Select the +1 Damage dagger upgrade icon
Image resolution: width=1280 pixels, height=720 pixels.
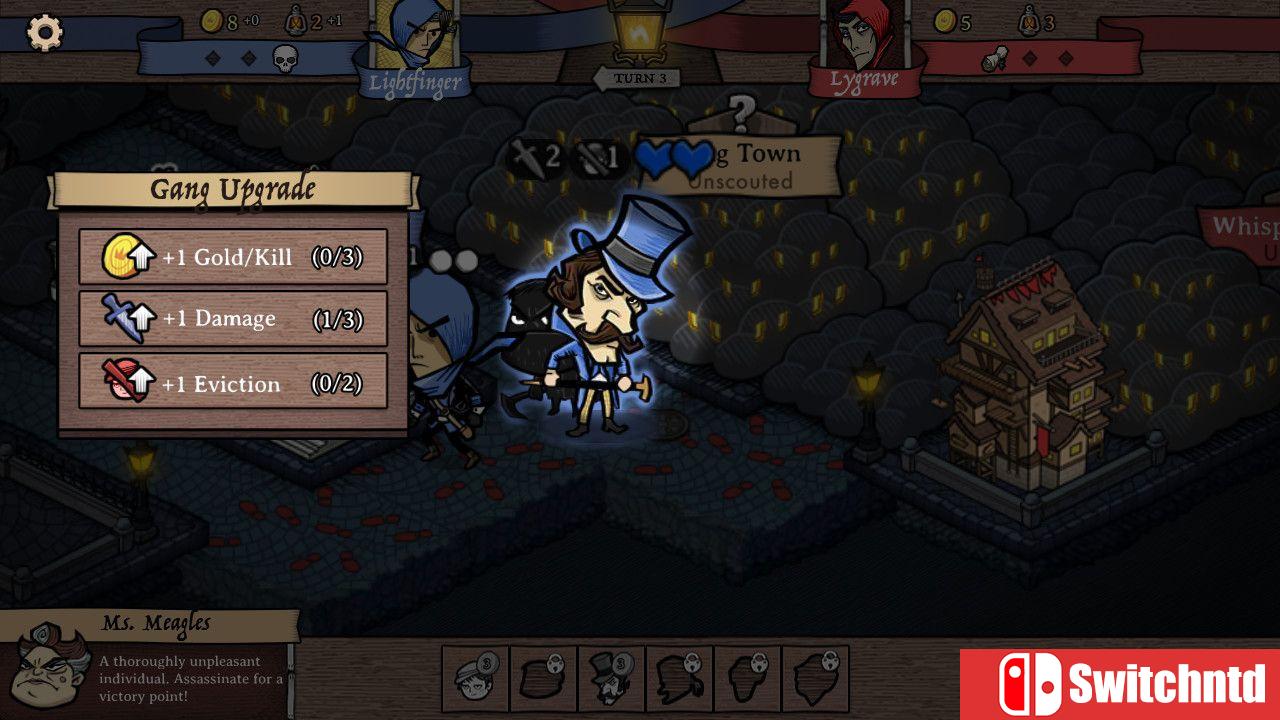[122, 319]
